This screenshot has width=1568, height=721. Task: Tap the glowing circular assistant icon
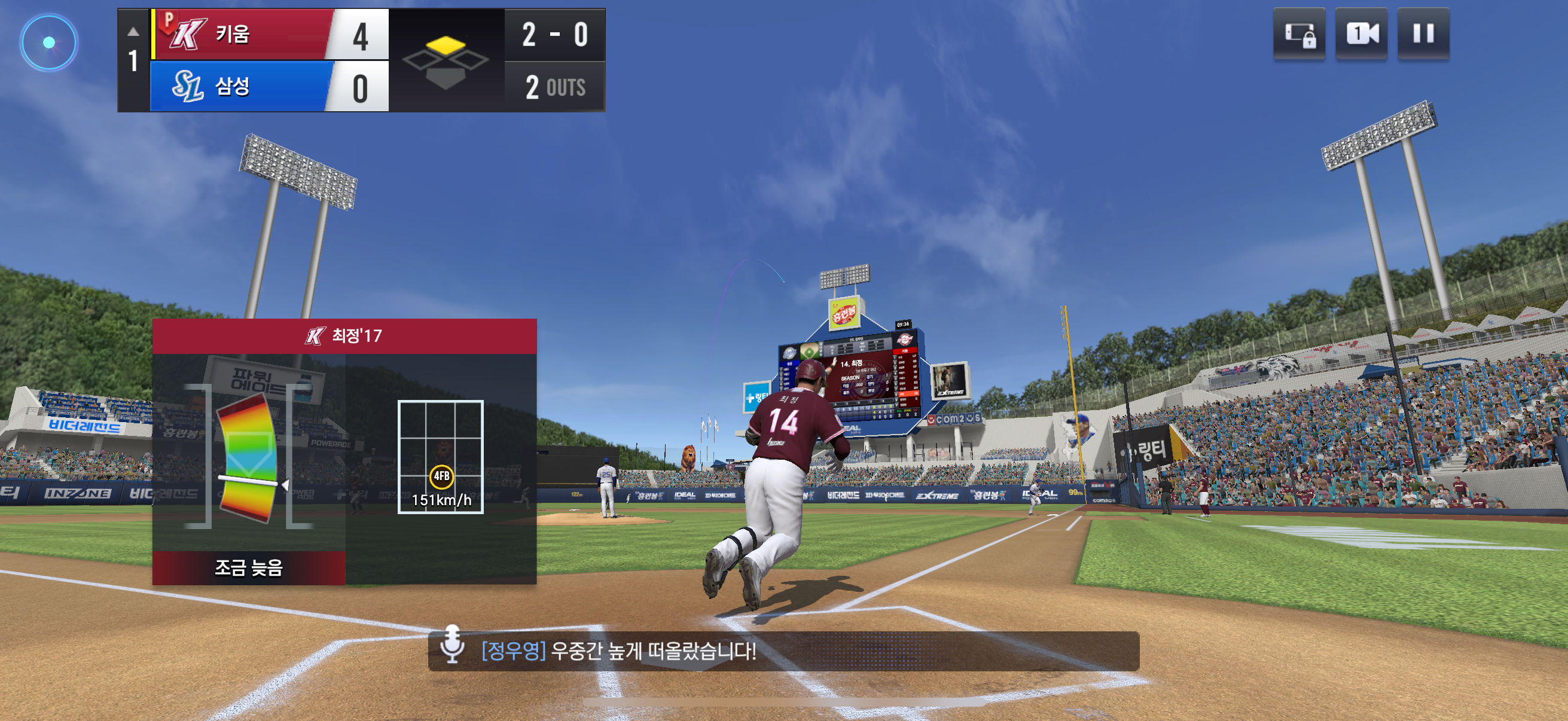click(49, 42)
